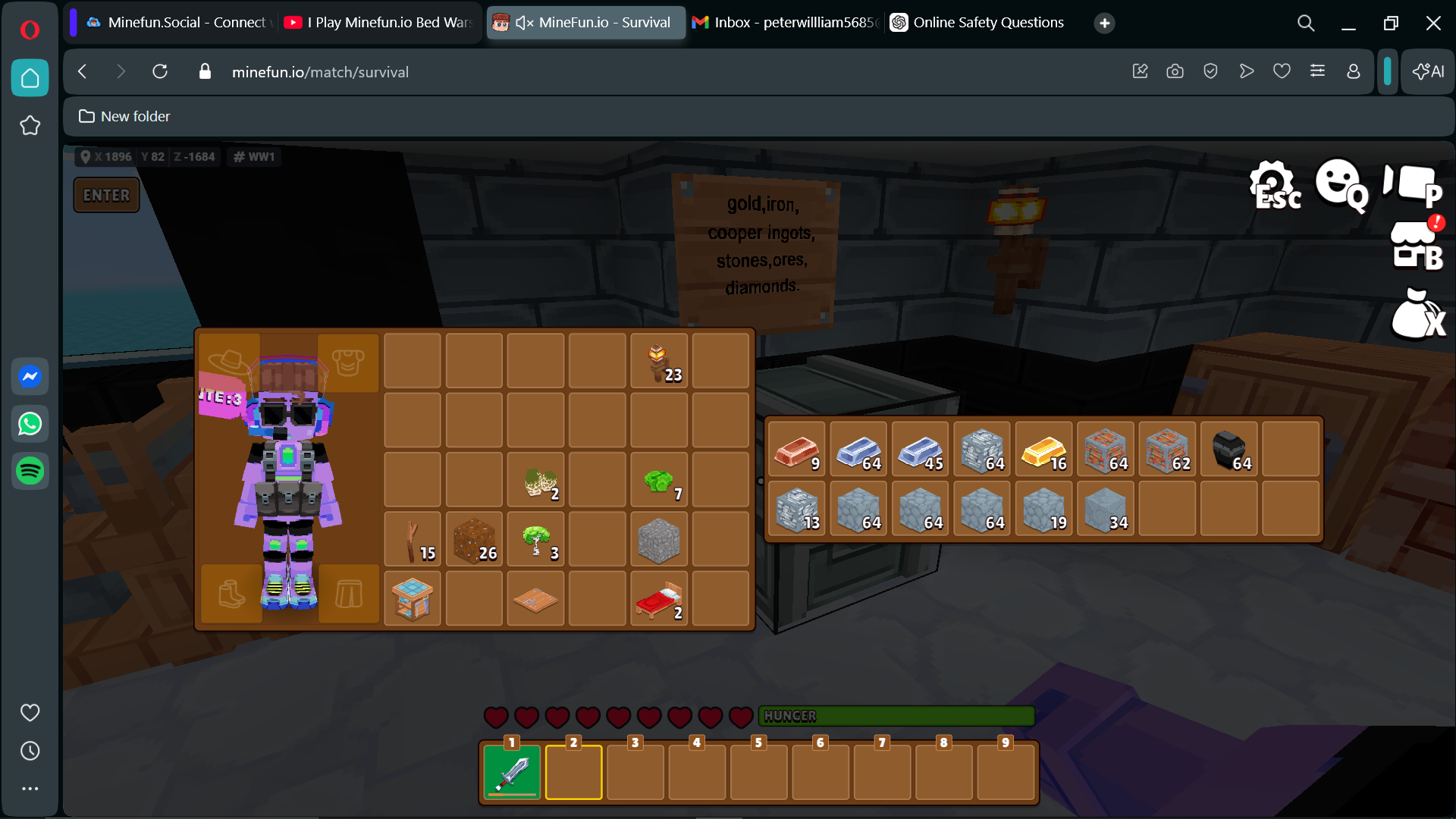Select the copper ore stack of 62

(1167, 450)
